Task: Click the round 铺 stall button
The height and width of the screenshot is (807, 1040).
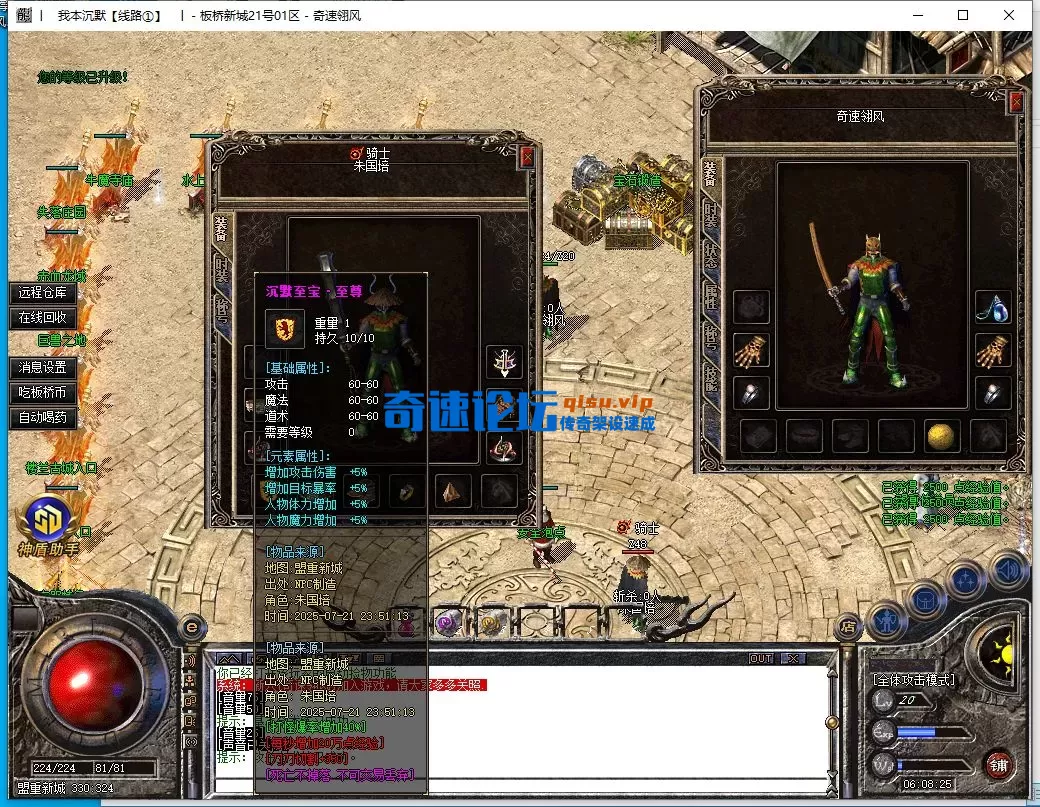Action: [997, 767]
